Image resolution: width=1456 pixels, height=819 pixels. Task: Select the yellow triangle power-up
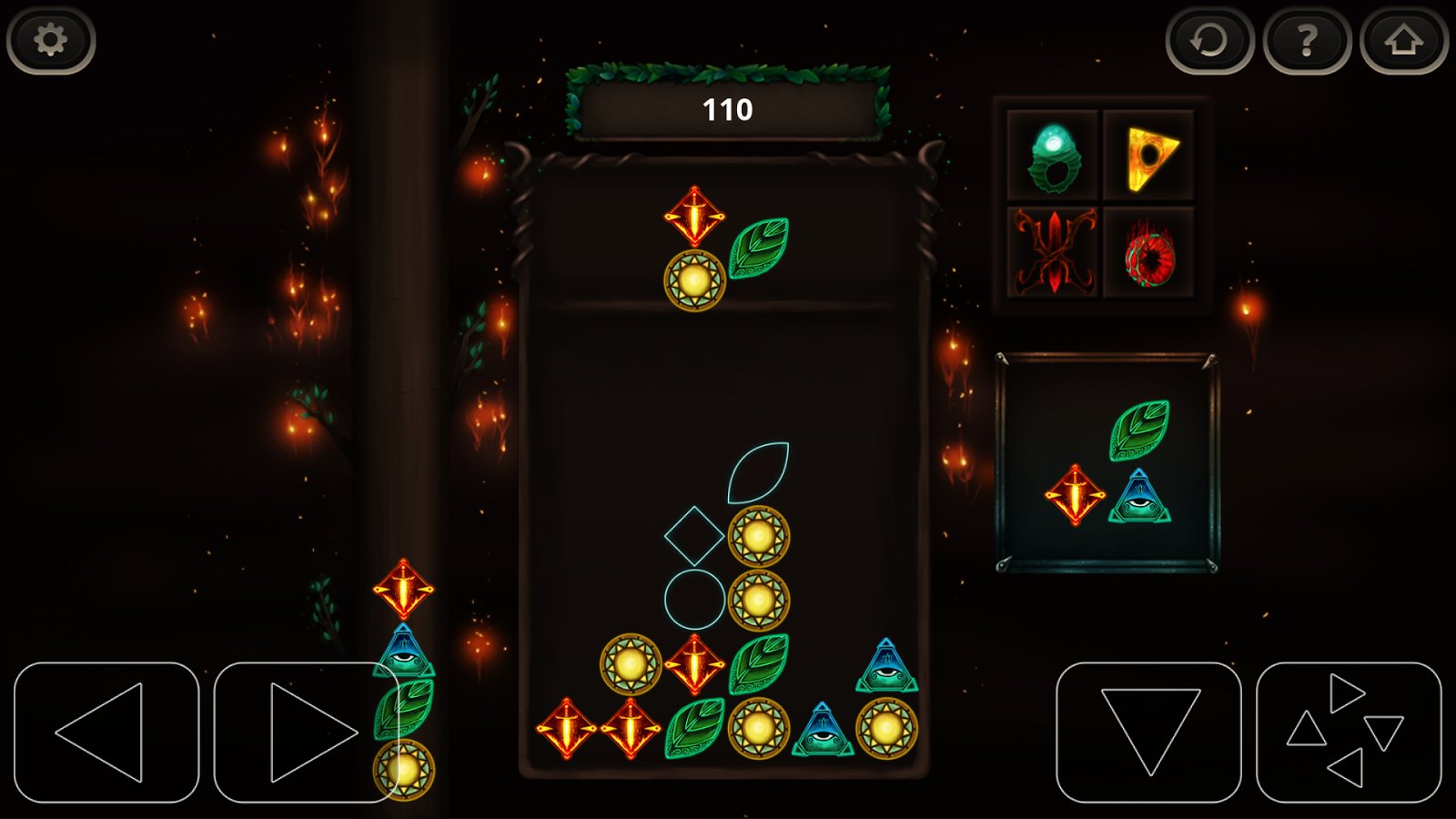point(1149,157)
